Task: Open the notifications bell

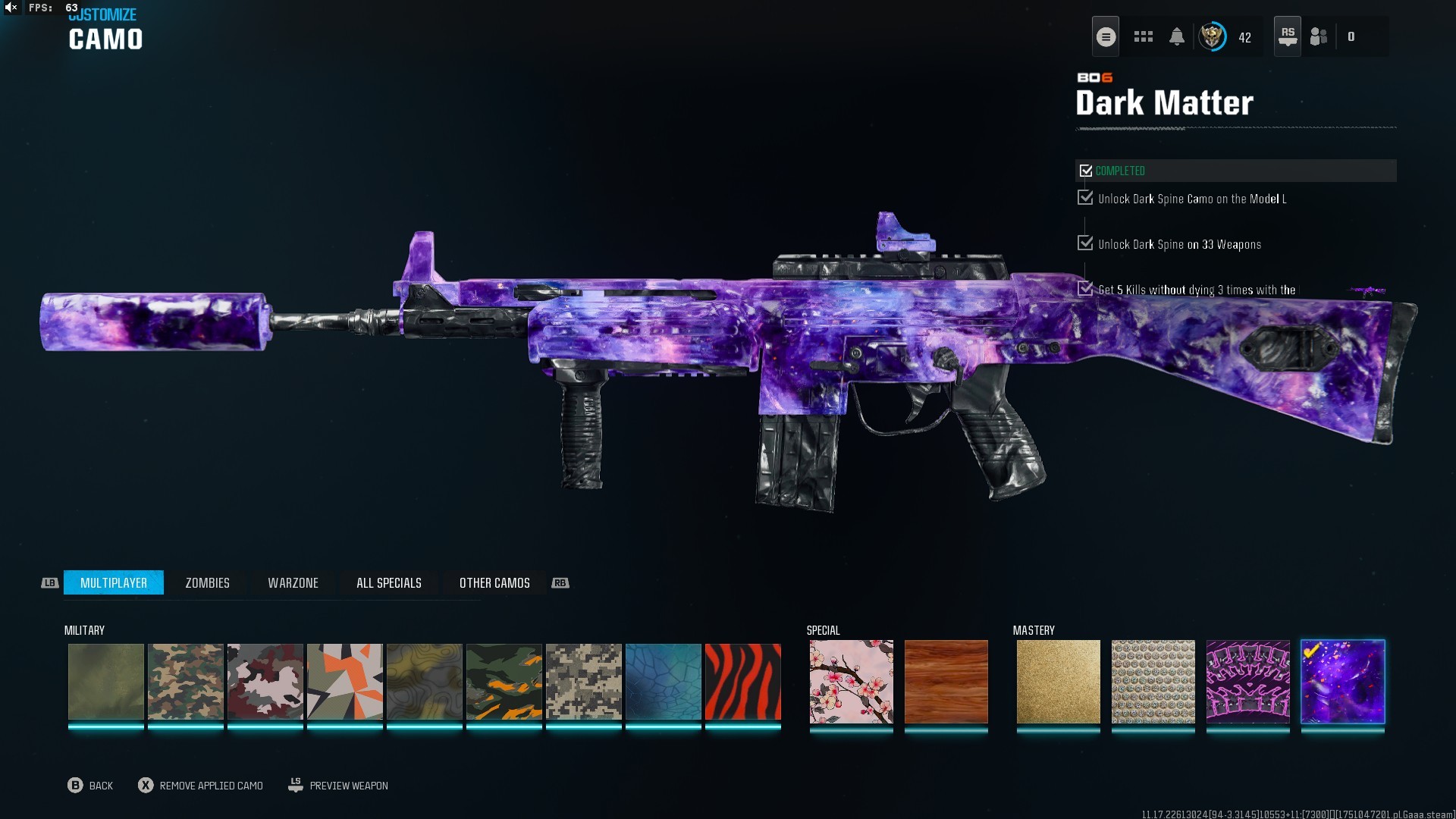Action: (x=1176, y=36)
